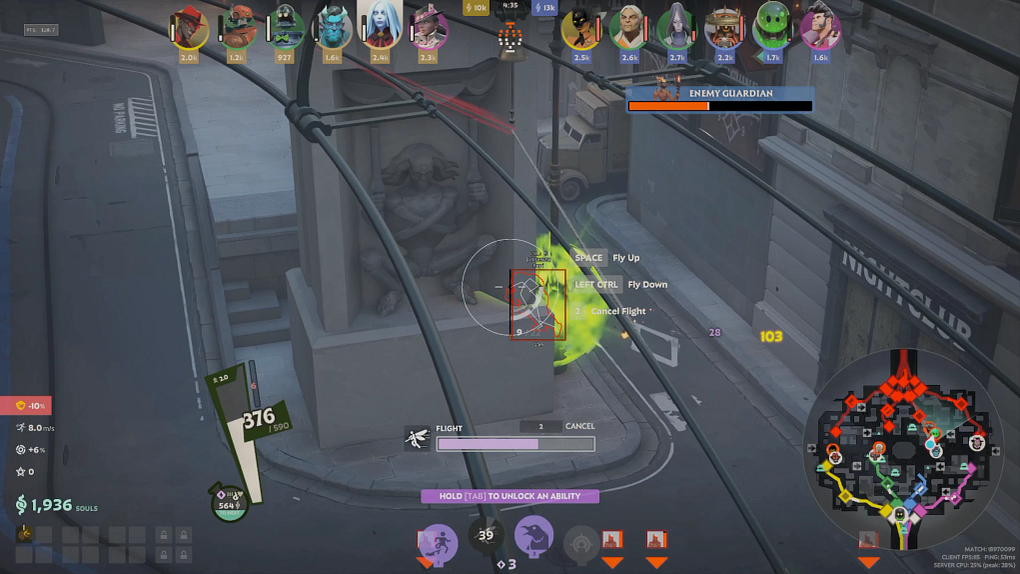Click the souls currency counter

56,505
